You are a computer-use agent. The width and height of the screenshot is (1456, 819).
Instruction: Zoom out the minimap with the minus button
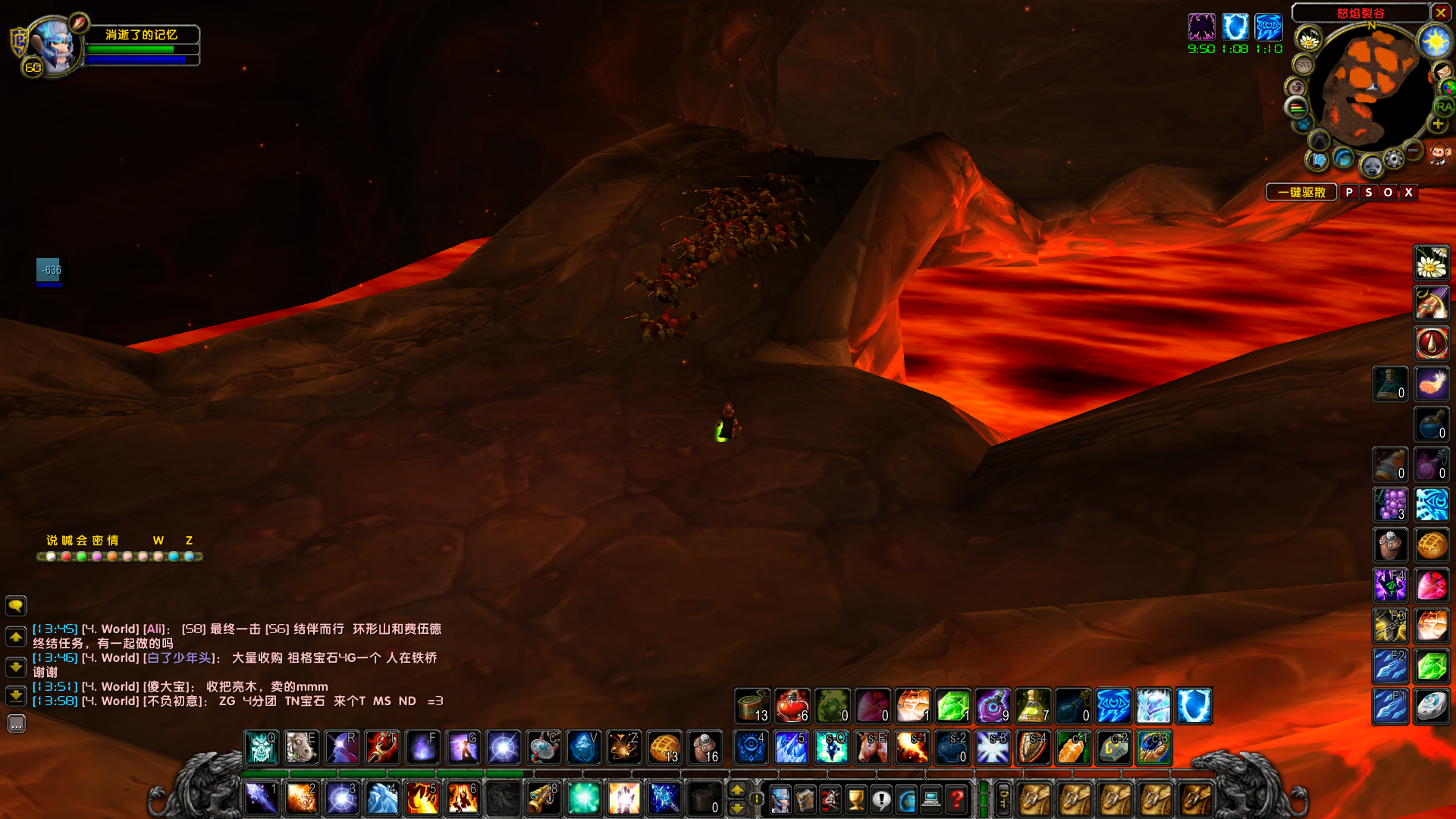1413,150
